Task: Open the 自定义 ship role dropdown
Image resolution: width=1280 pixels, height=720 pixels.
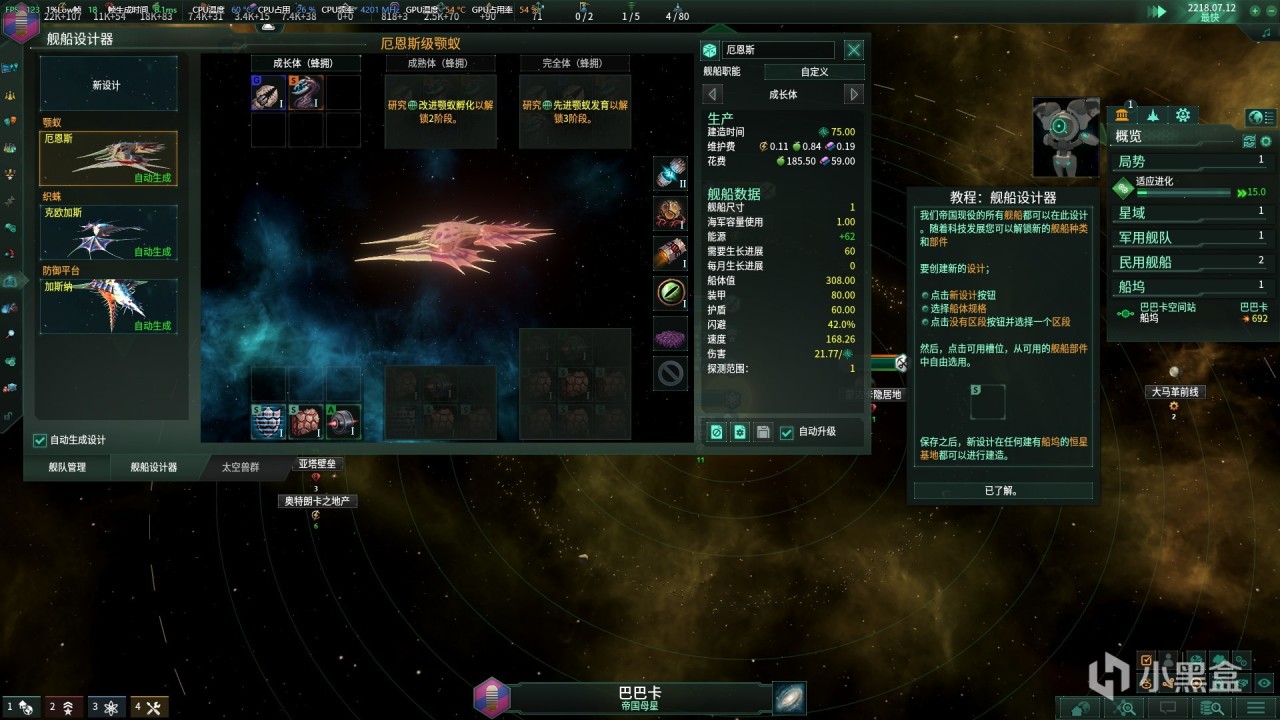Action: coord(814,72)
